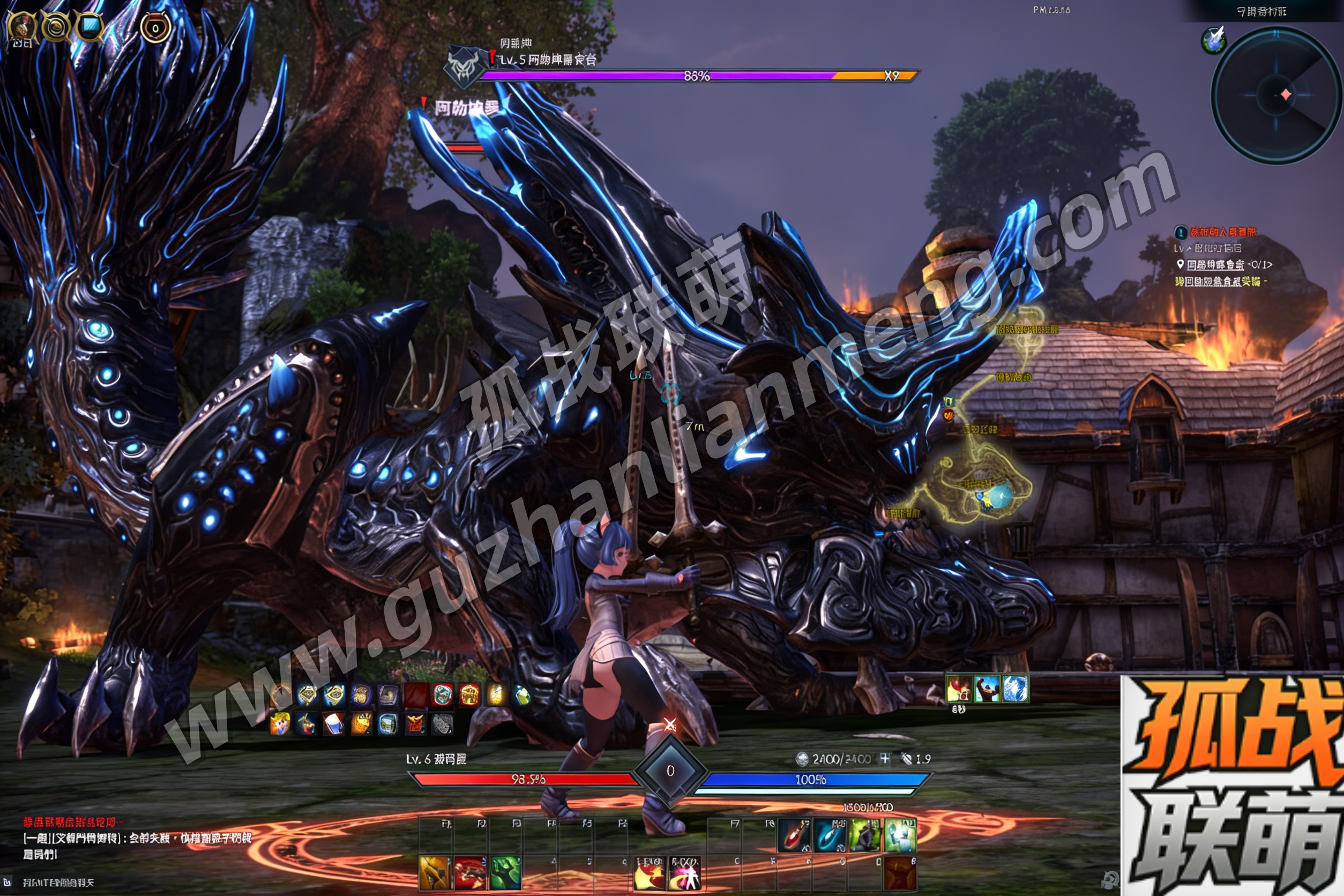Trigger the green grasping hand skill
Screen dimensions: 1344x896
point(505,872)
